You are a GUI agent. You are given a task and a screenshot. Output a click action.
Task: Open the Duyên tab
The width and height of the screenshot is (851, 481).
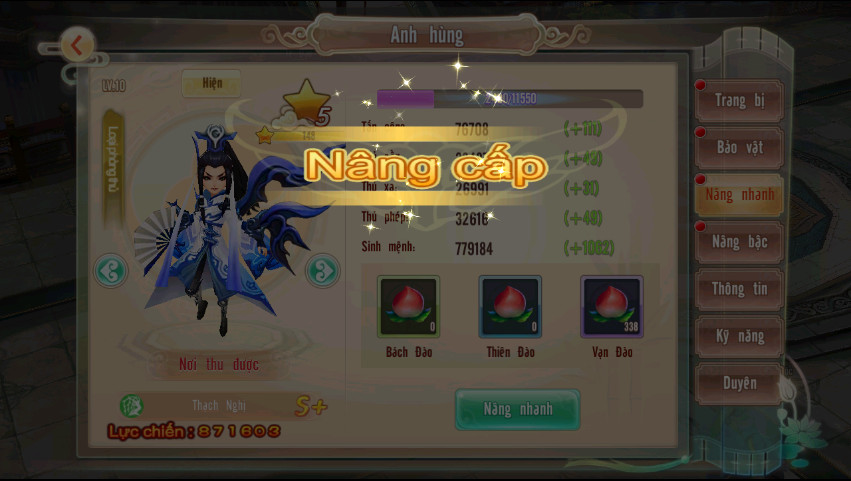click(x=739, y=383)
